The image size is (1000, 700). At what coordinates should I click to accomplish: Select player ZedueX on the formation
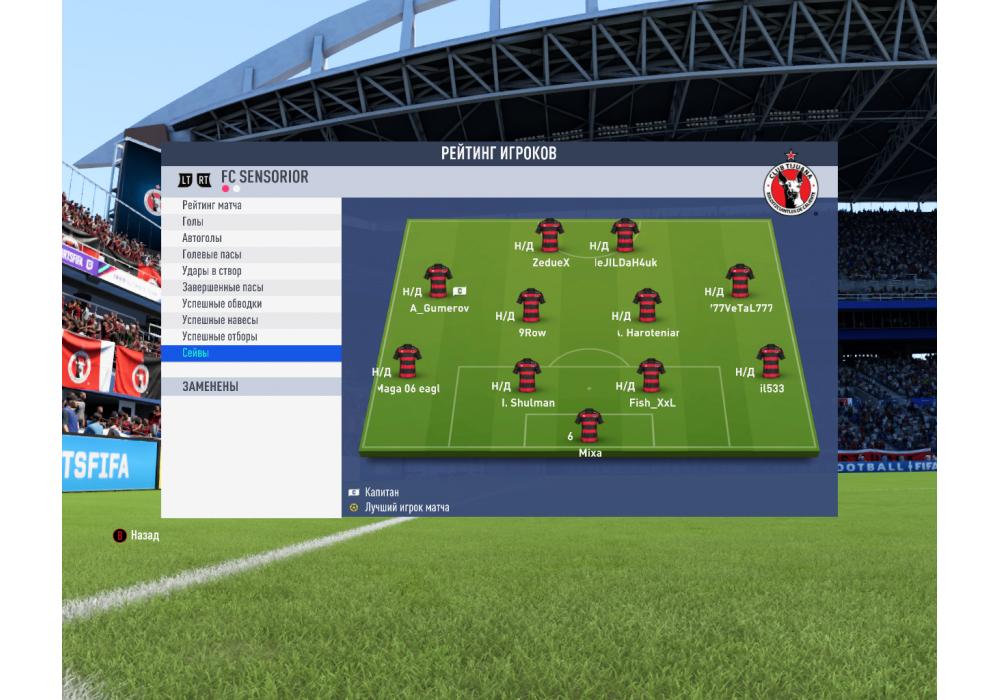(549, 235)
